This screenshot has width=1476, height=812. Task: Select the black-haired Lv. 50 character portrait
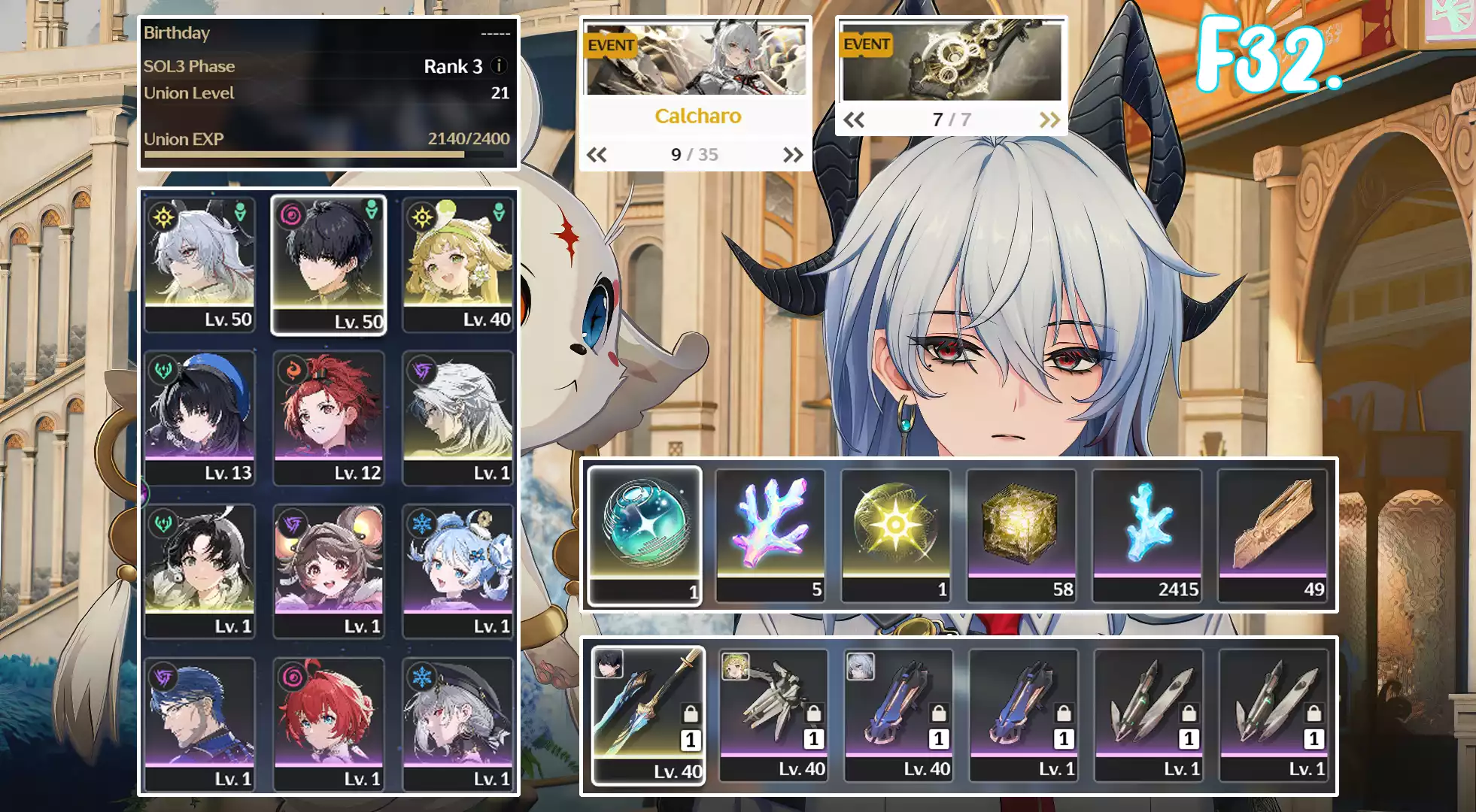click(329, 265)
